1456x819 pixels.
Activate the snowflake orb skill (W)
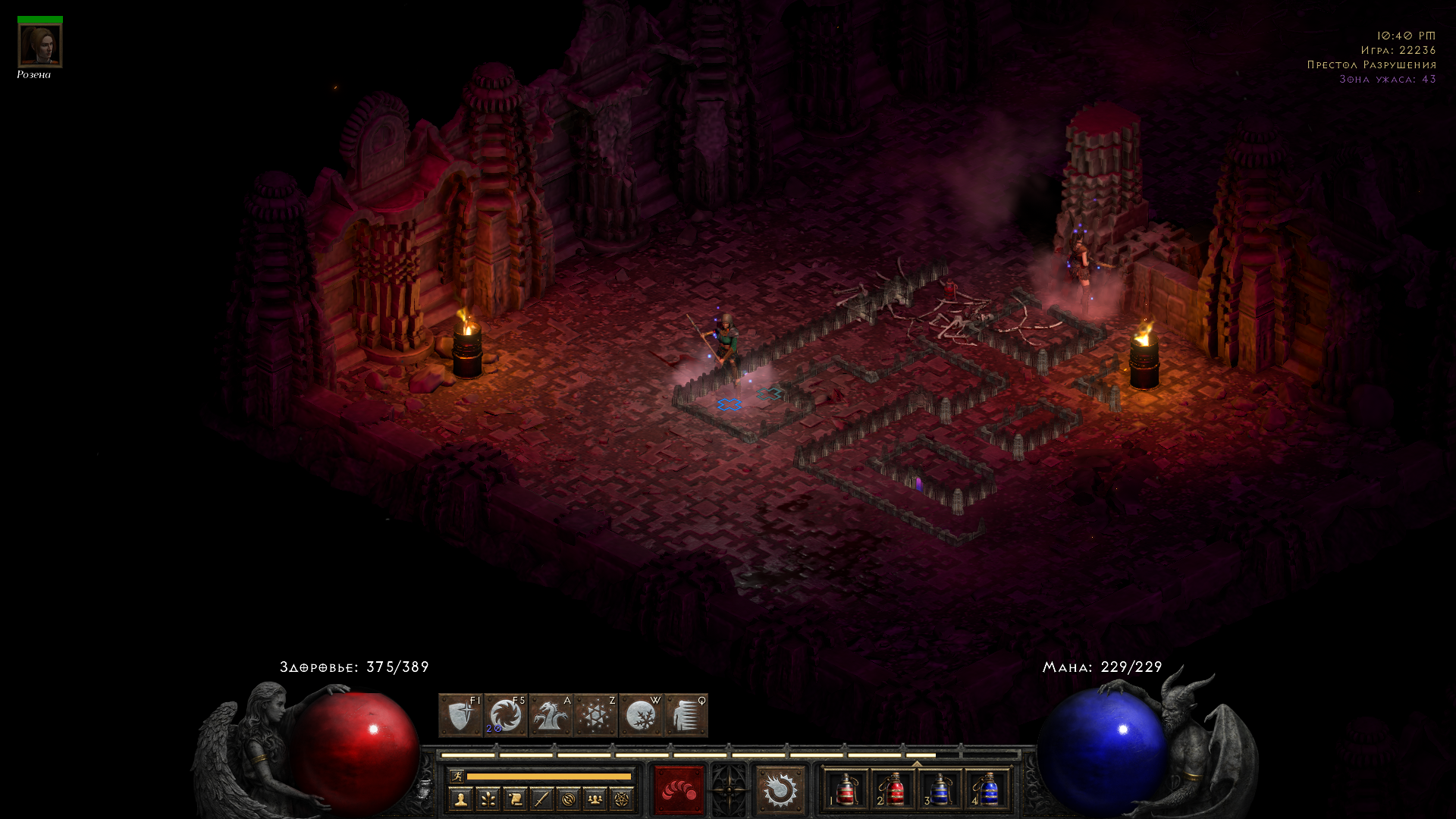pos(641,715)
